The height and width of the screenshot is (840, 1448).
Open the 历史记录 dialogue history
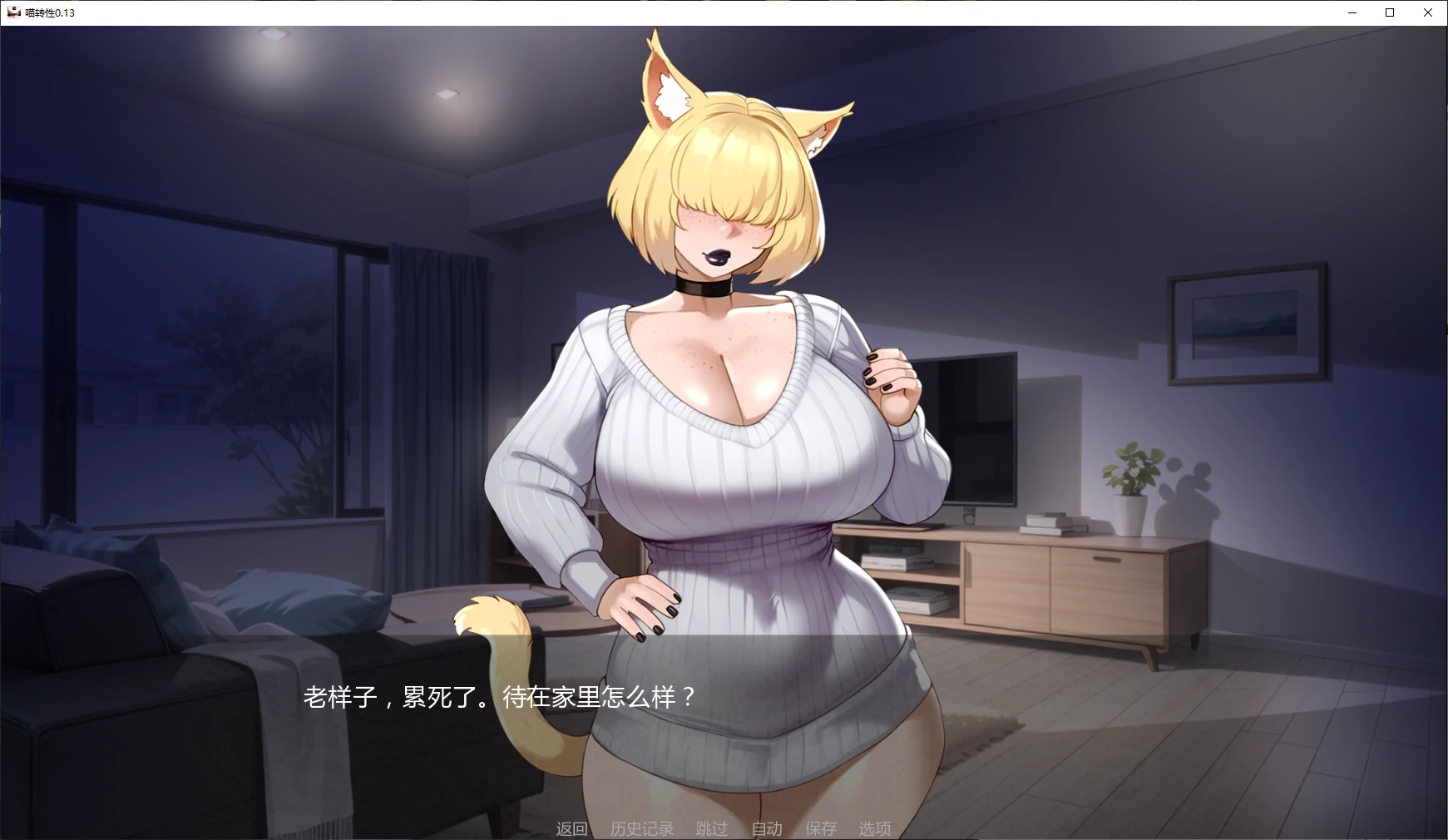coord(641,828)
